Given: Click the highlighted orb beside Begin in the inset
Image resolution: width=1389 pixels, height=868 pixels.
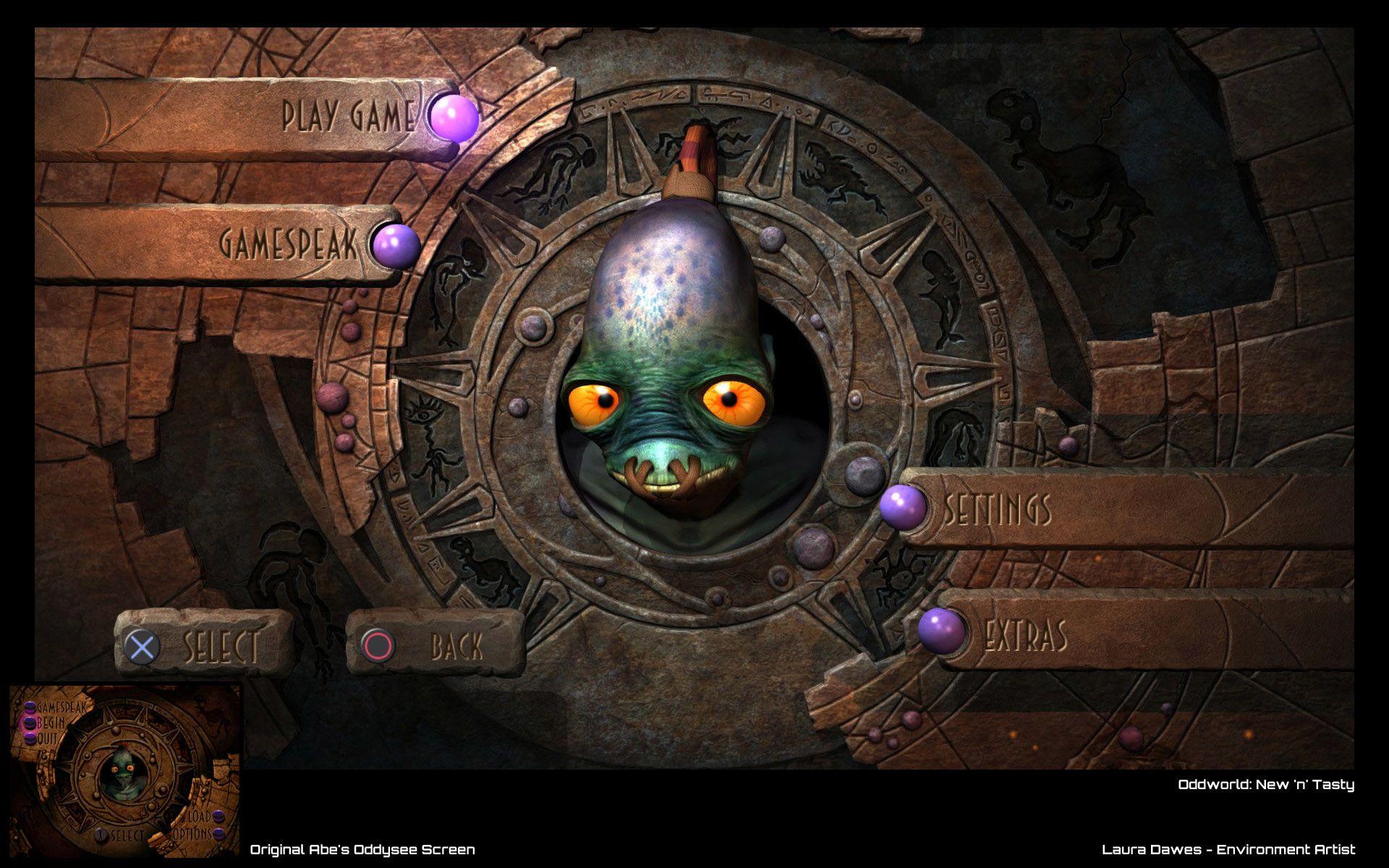Looking at the screenshot, I should [x=30, y=723].
